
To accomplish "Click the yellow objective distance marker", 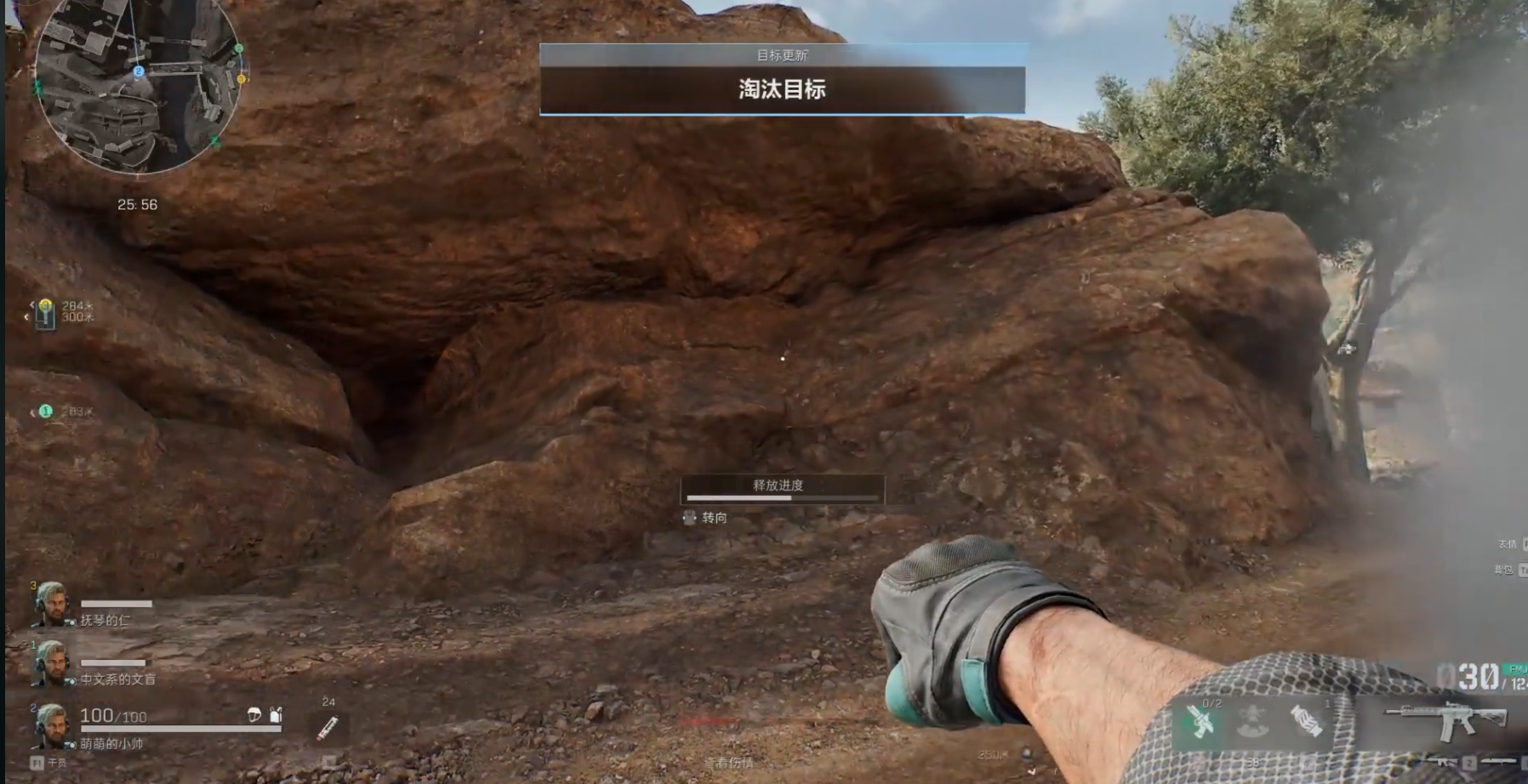I will (x=45, y=312).
